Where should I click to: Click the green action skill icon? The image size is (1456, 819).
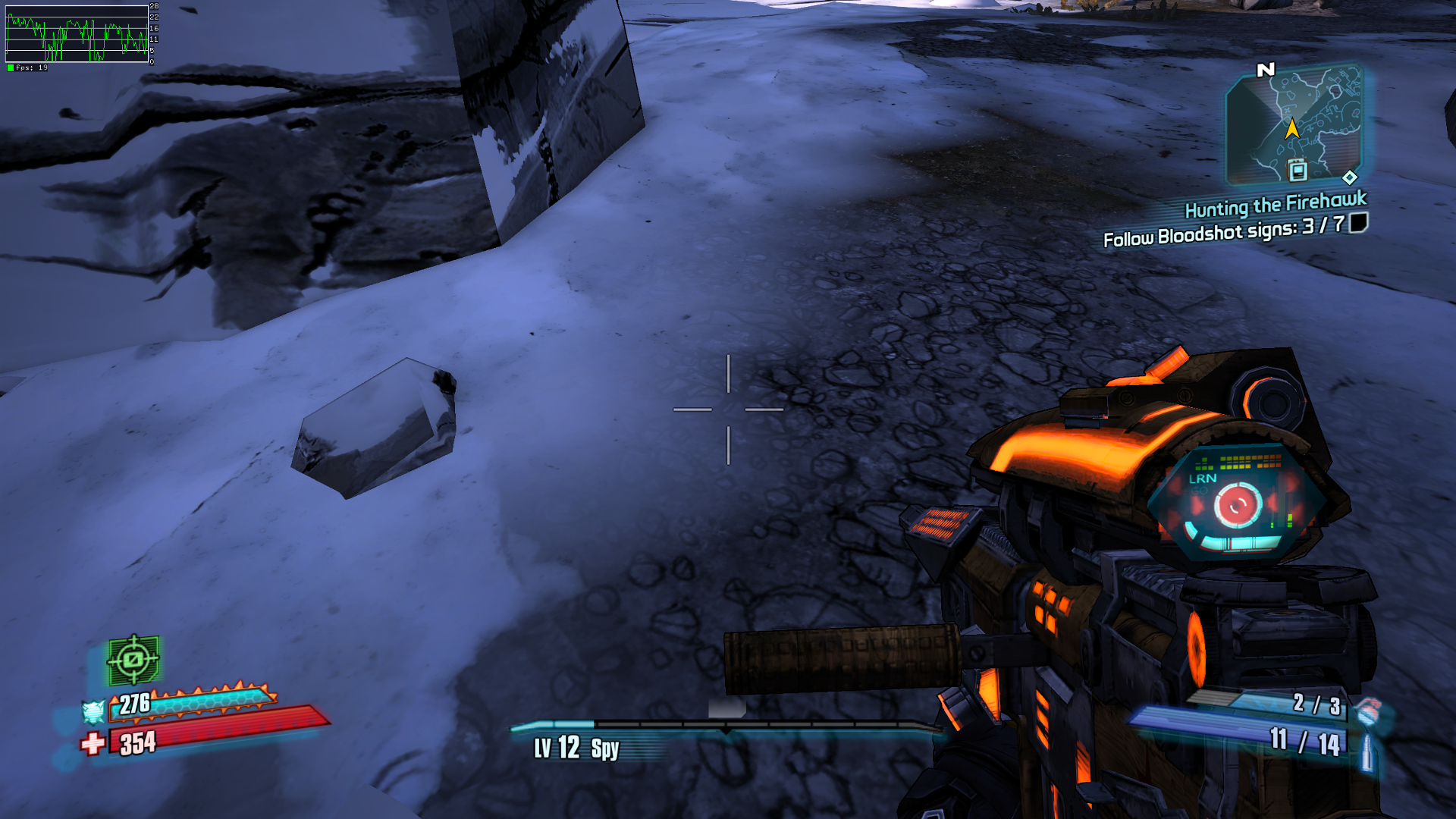point(133,660)
